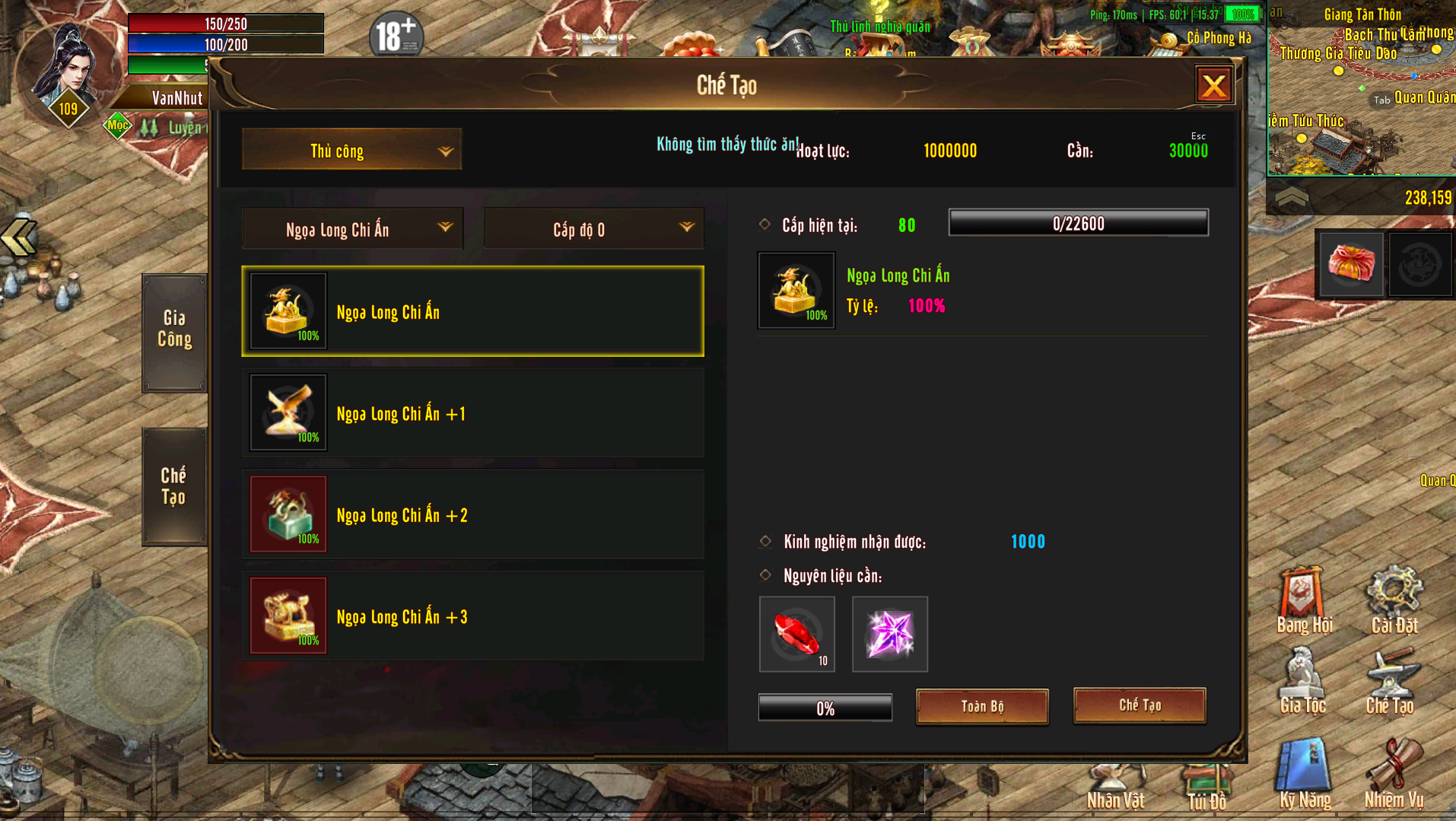Select the Ngọa Long Chi Ấn recipe row
This screenshot has height=821, width=1456.
pos(472,311)
